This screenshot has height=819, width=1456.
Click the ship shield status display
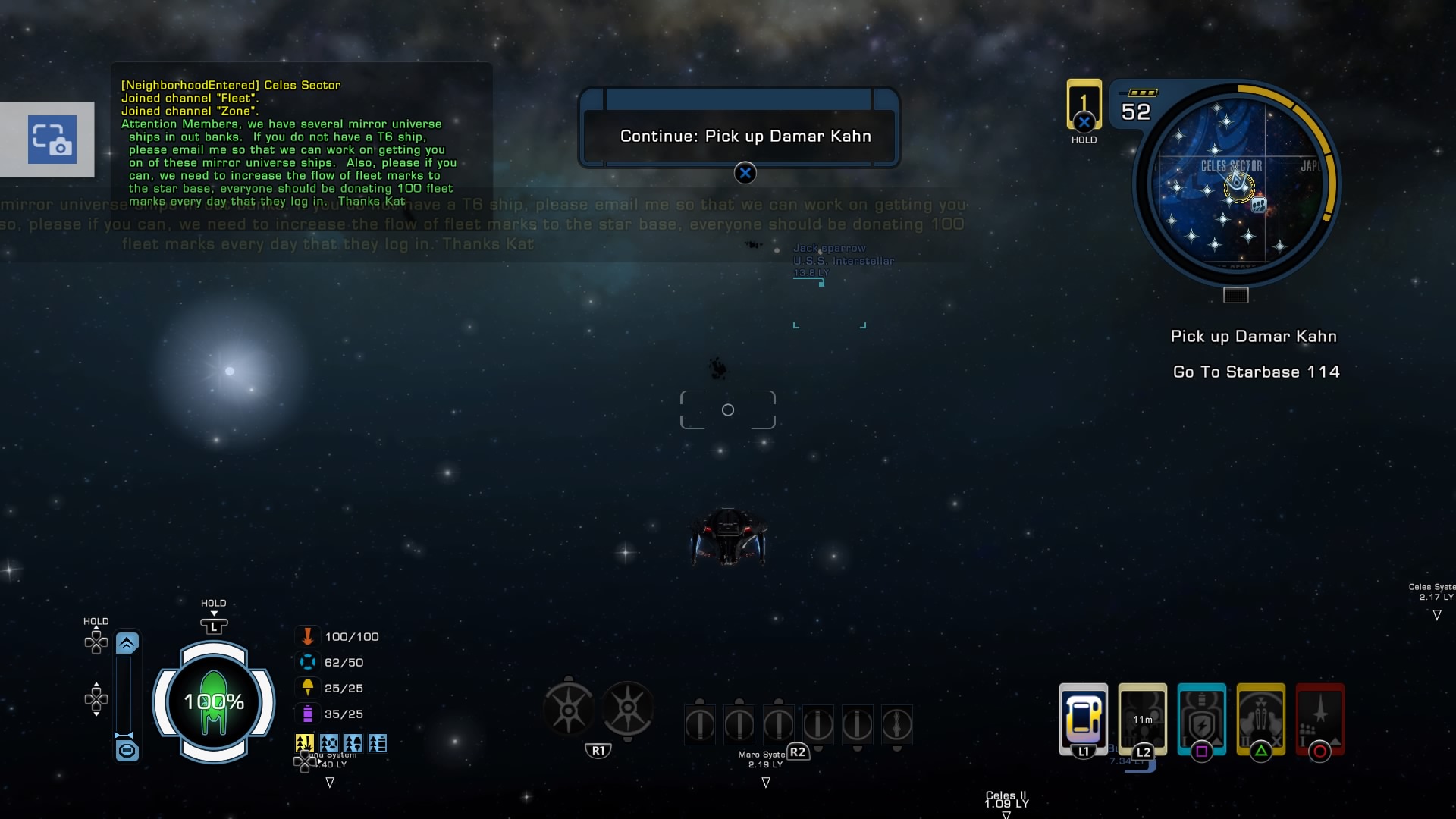[x=214, y=702]
